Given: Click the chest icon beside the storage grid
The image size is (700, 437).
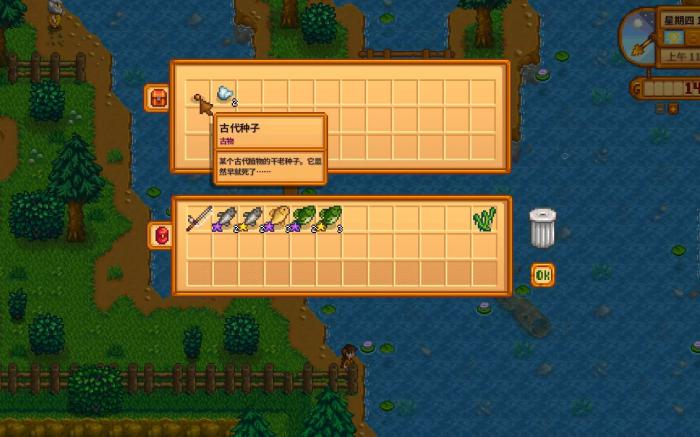Looking at the screenshot, I should pyautogui.click(x=158, y=97).
